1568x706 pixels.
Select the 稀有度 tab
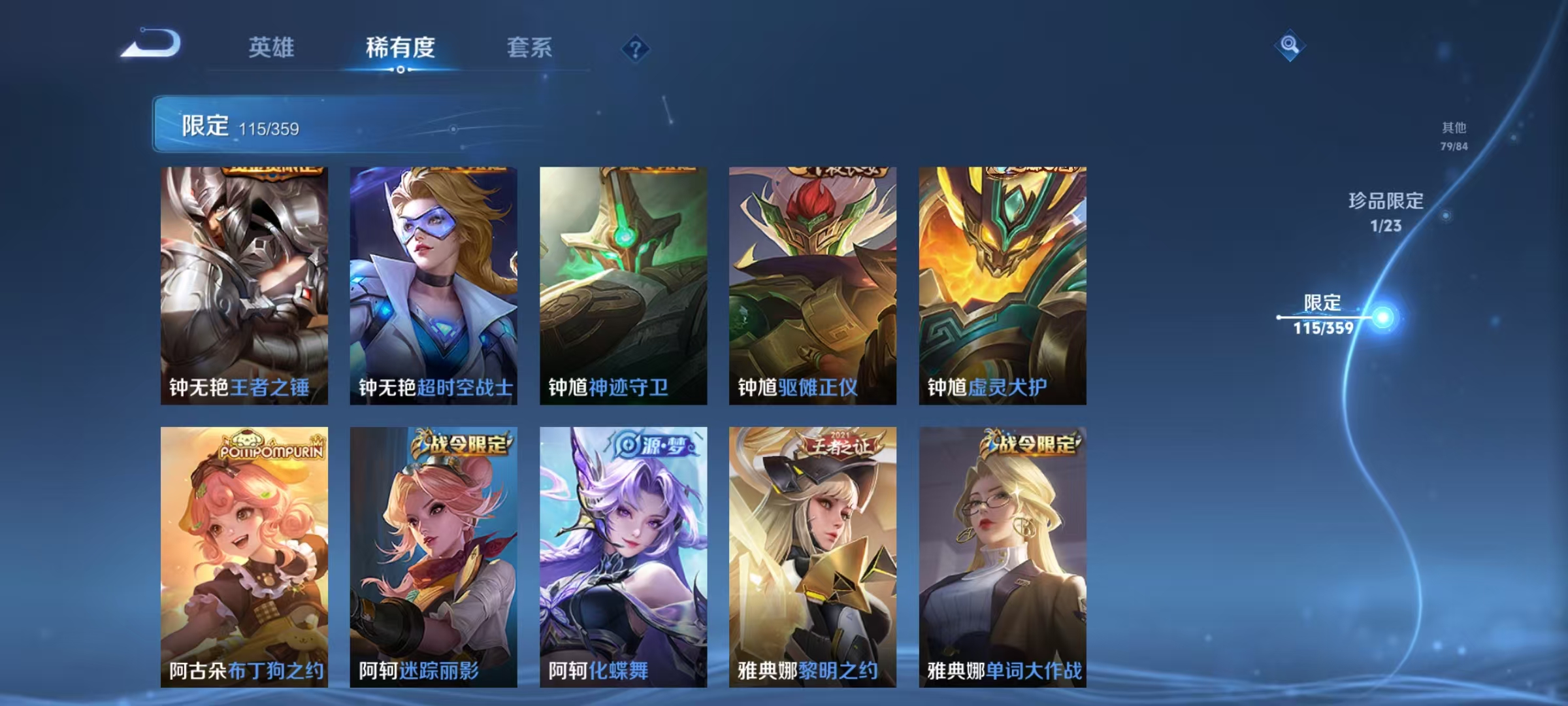[400, 48]
